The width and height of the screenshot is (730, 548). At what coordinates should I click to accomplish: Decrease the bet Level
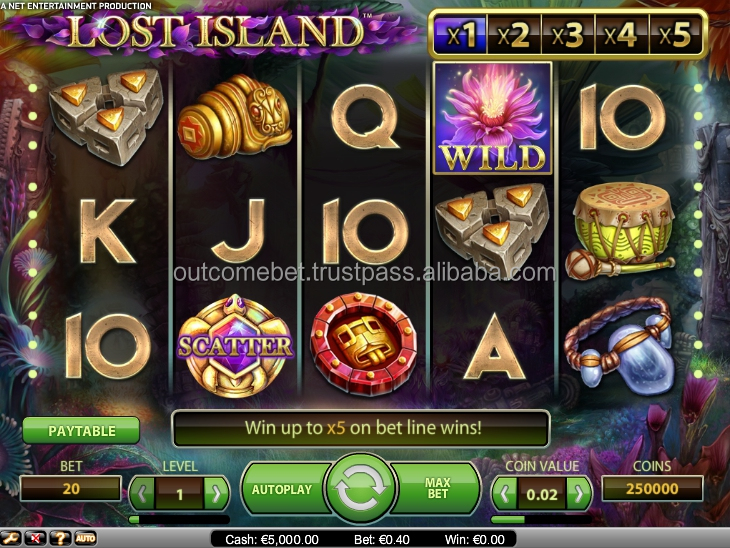pyautogui.click(x=143, y=491)
